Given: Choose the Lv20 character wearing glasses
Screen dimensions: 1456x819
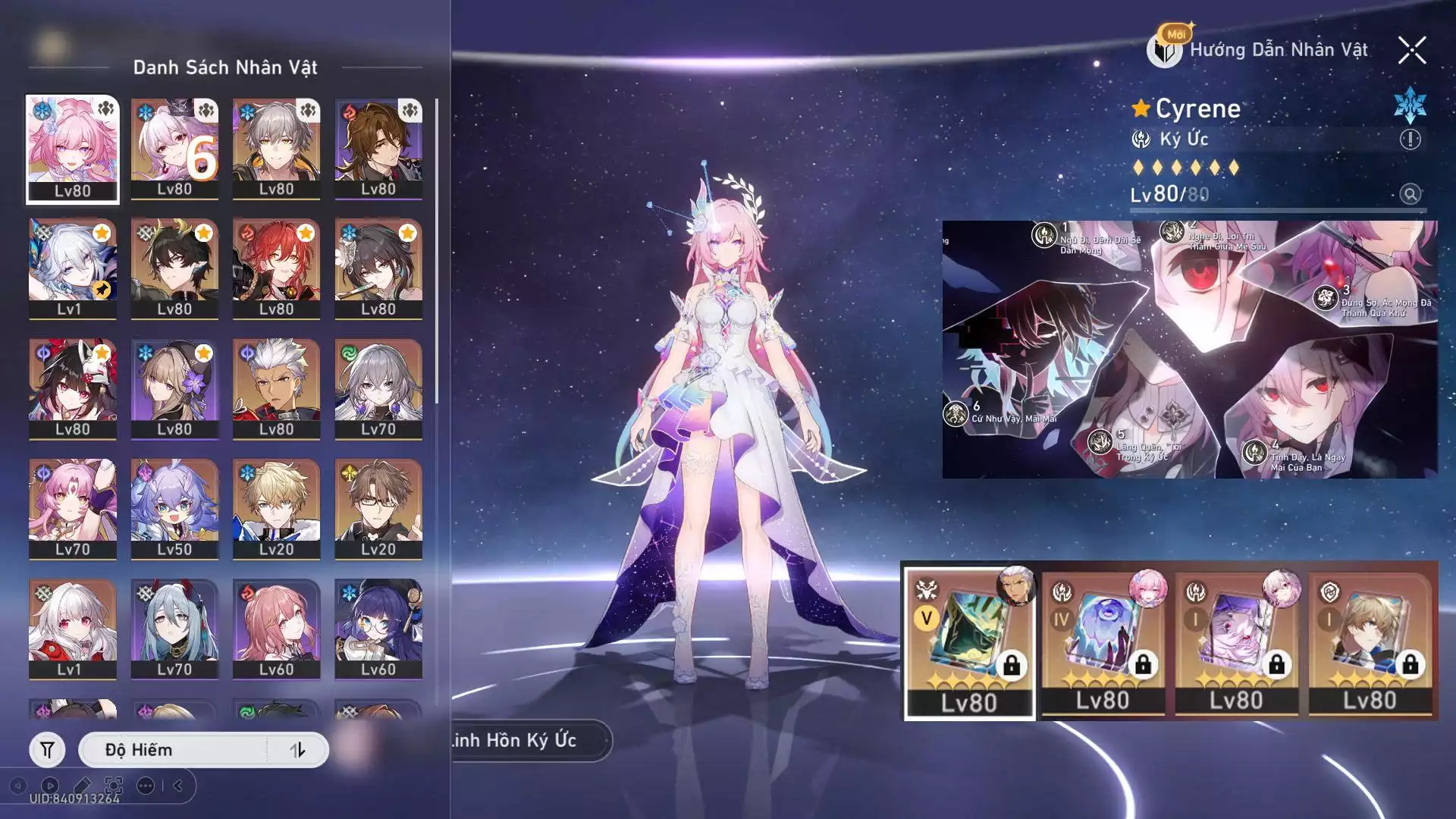Looking at the screenshot, I should (x=378, y=508).
